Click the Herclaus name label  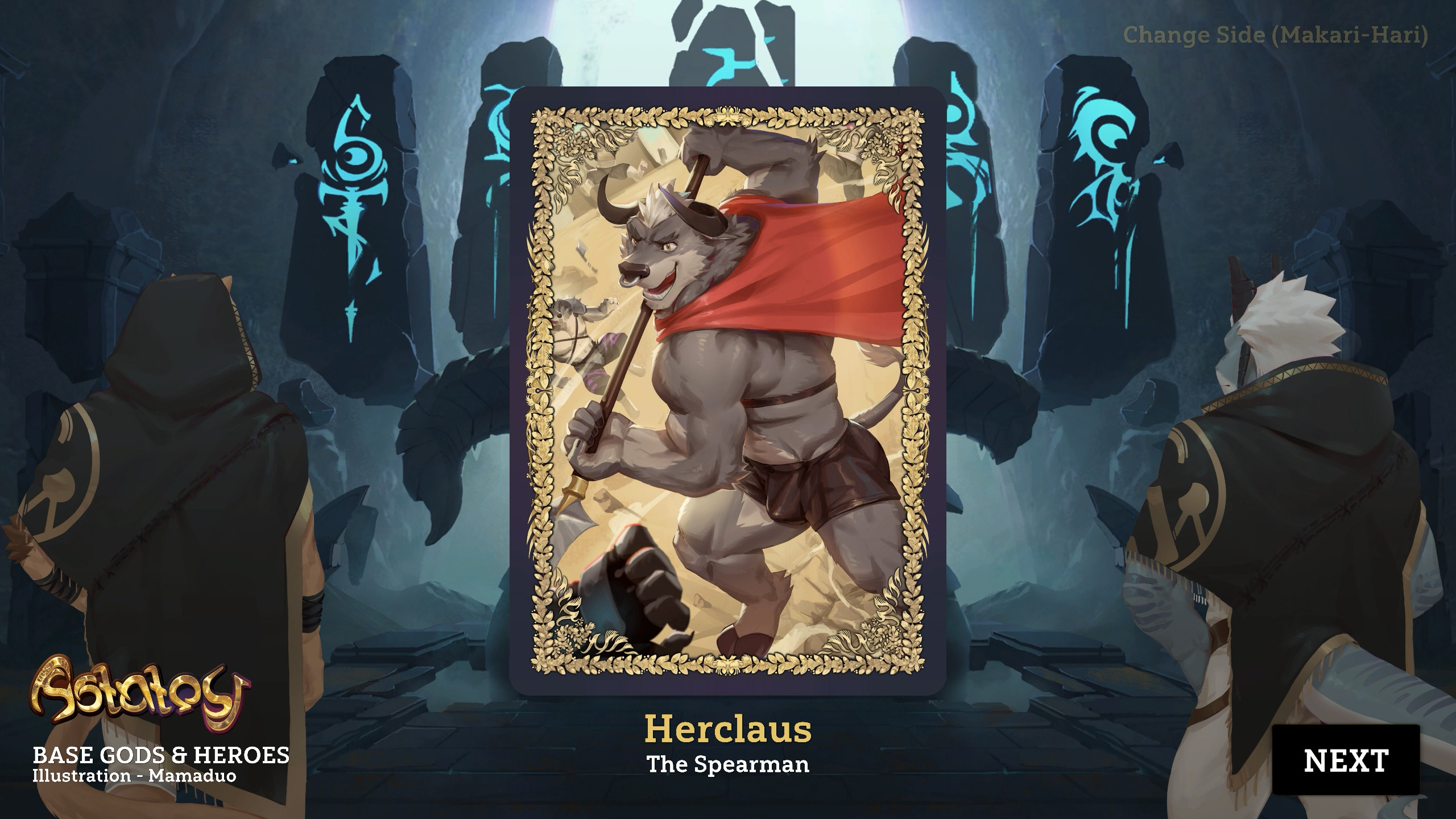point(728,728)
